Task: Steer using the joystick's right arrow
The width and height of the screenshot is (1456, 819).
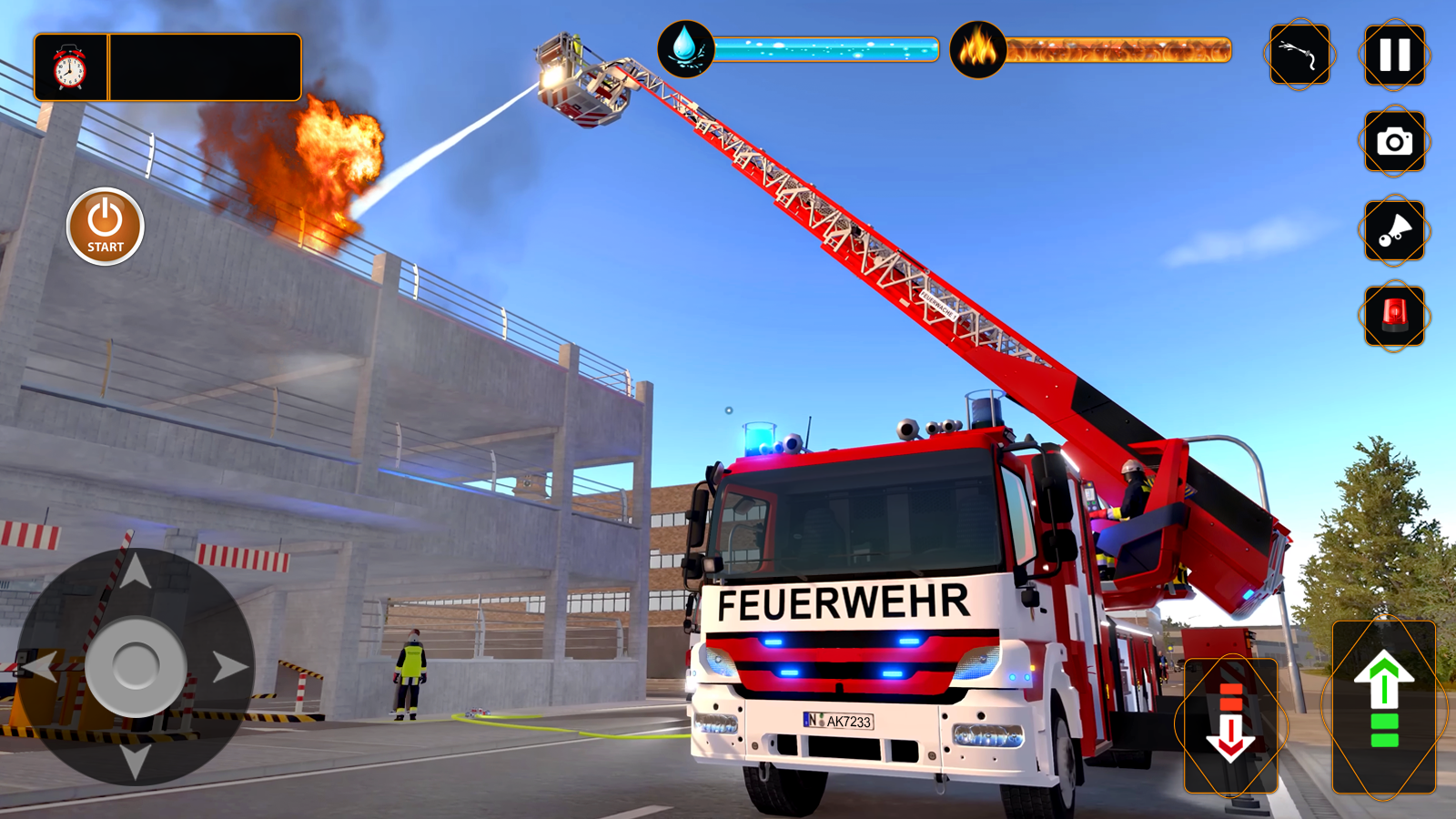Action: (x=229, y=667)
